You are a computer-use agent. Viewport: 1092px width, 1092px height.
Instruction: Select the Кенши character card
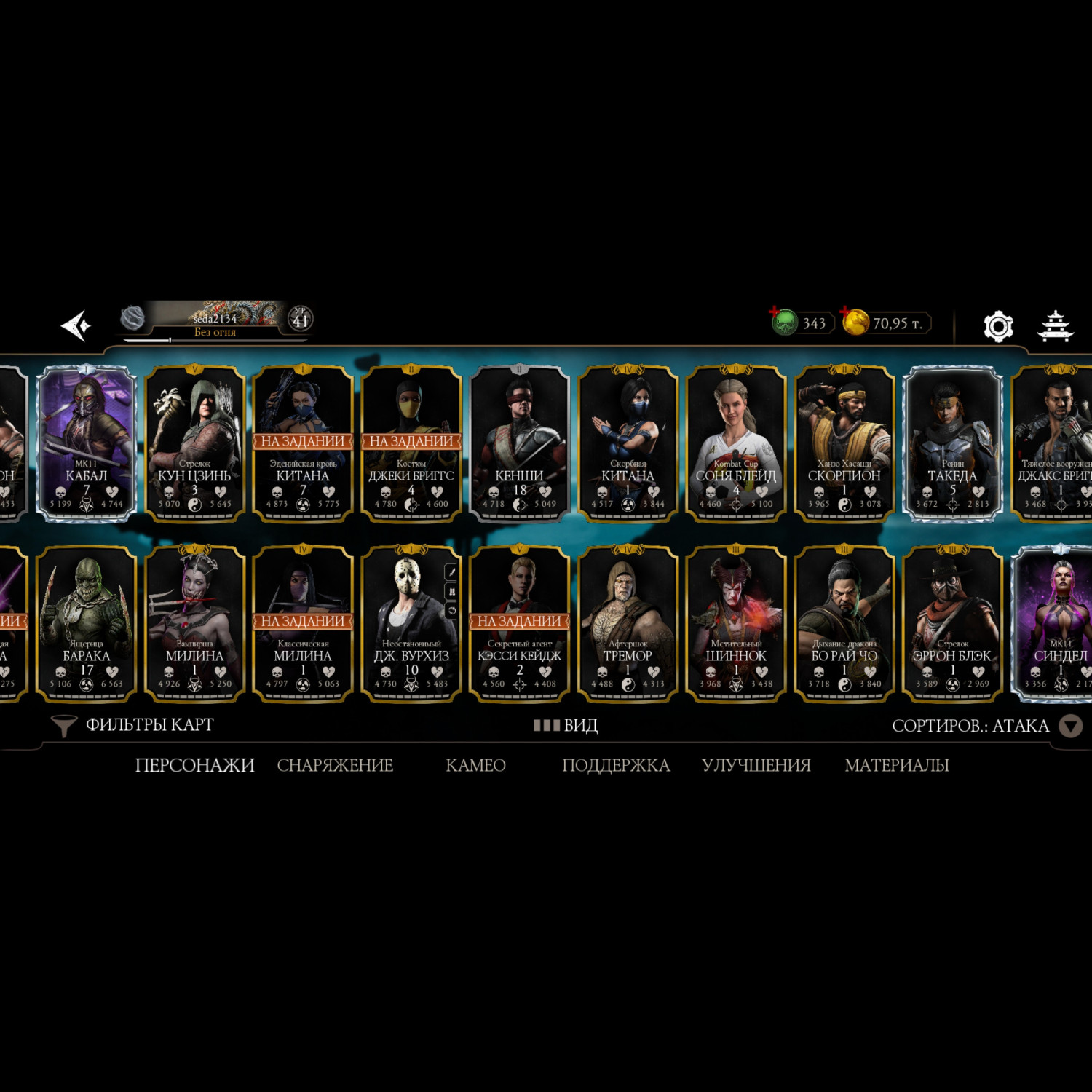519,443
